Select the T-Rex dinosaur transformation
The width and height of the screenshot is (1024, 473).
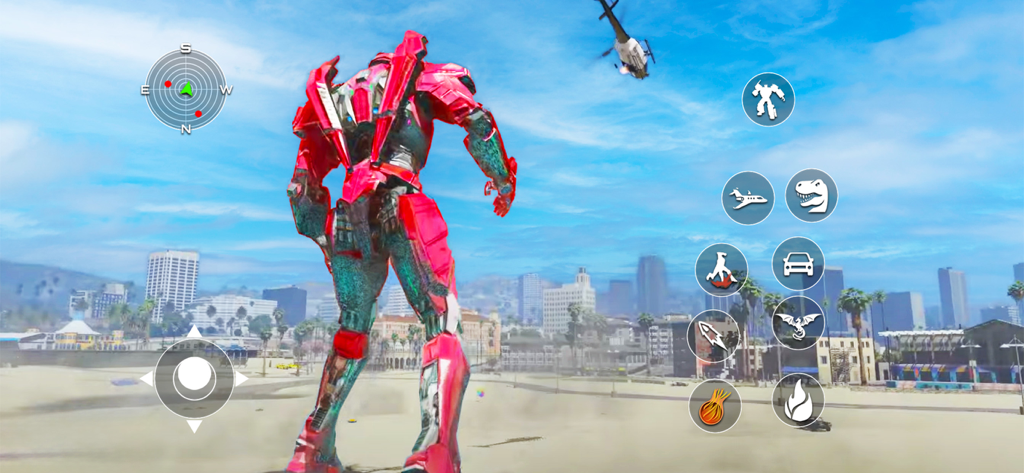pos(811,196)
